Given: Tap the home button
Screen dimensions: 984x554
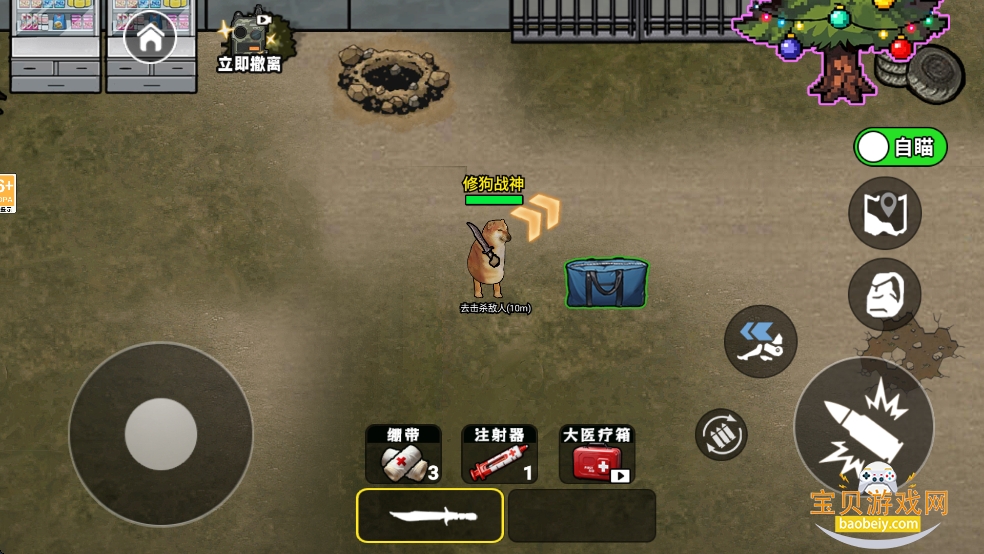Looking at the screenshot, I should [x=150, y=39].
